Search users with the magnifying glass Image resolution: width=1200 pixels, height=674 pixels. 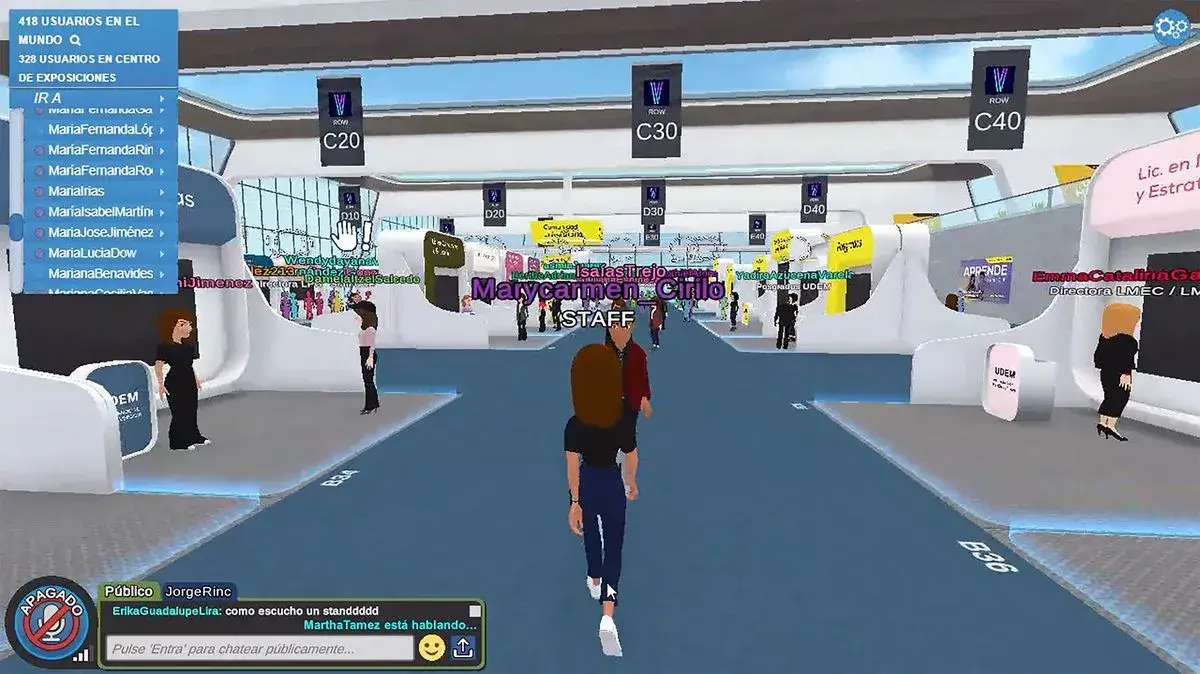(x=74, y=41)
